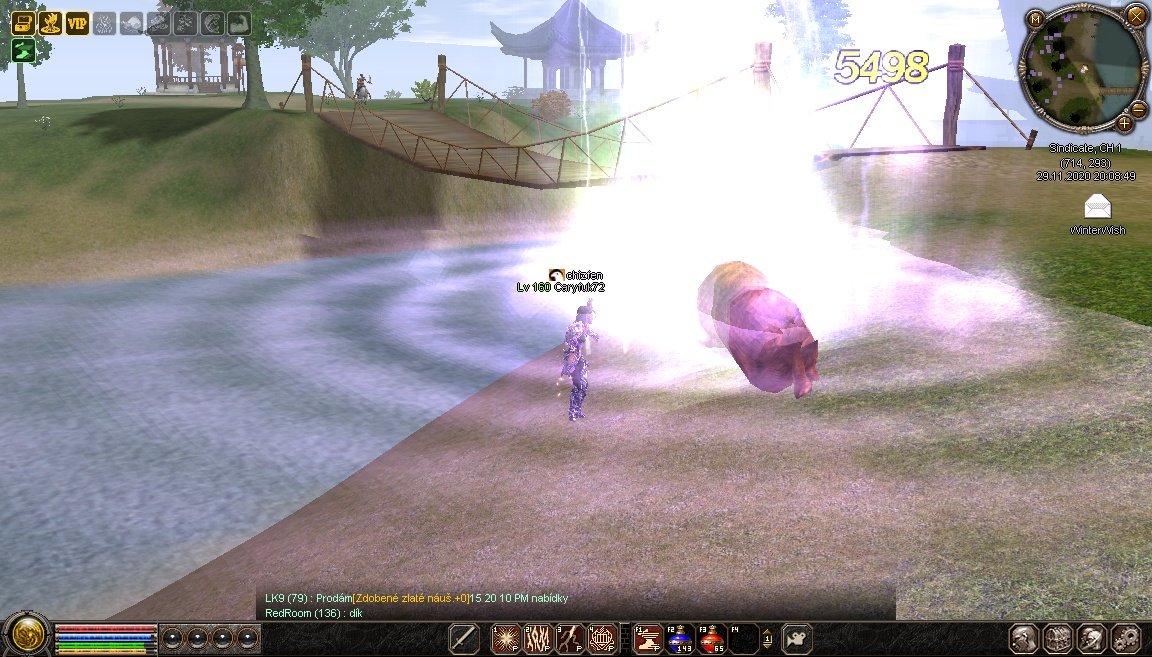Close the minimap with the X button
The height and width of the screenshot is (657, 1152).
(1135, 15)
